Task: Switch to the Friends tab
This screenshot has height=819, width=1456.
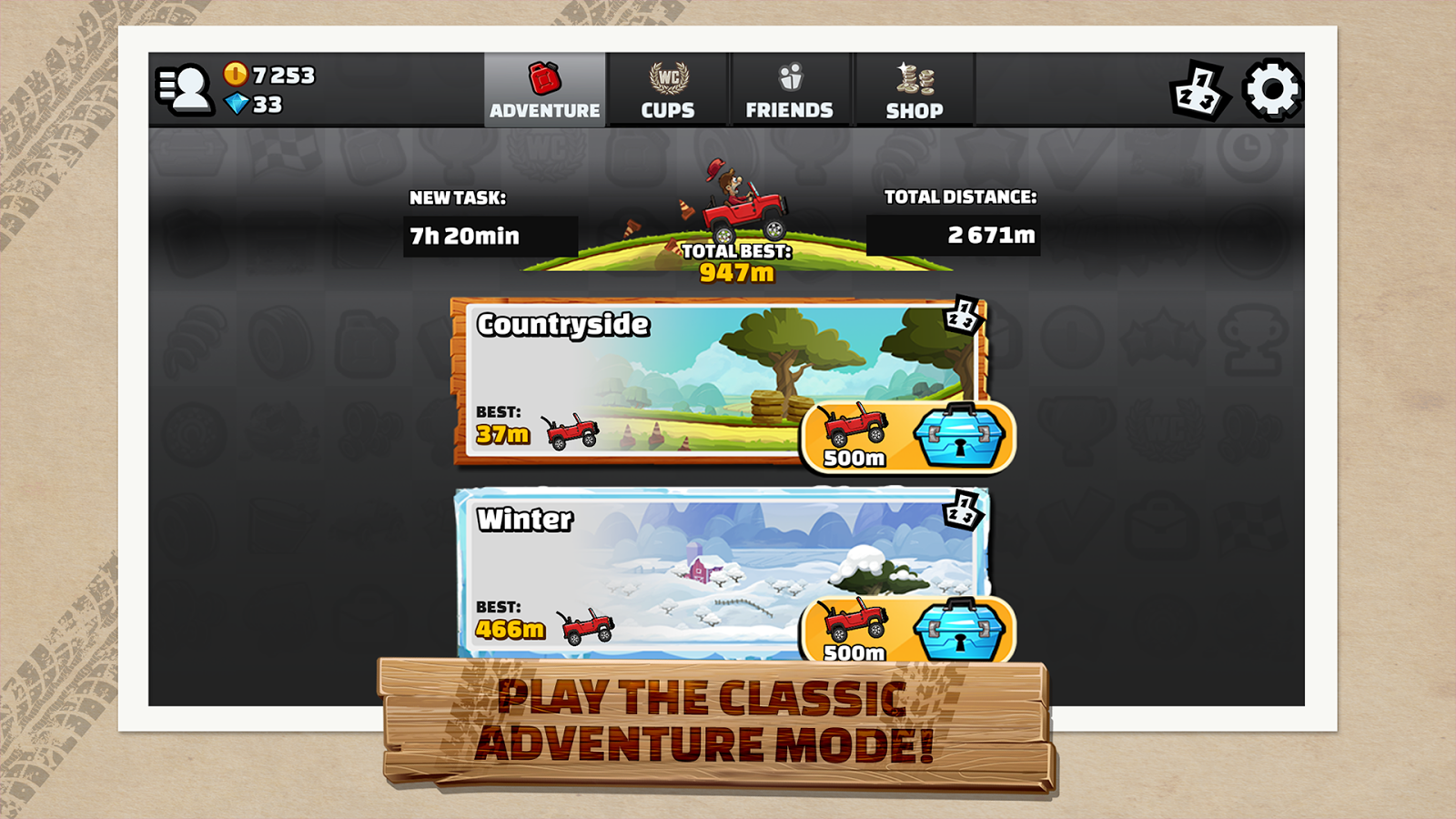Action: [x=788, y=90]
